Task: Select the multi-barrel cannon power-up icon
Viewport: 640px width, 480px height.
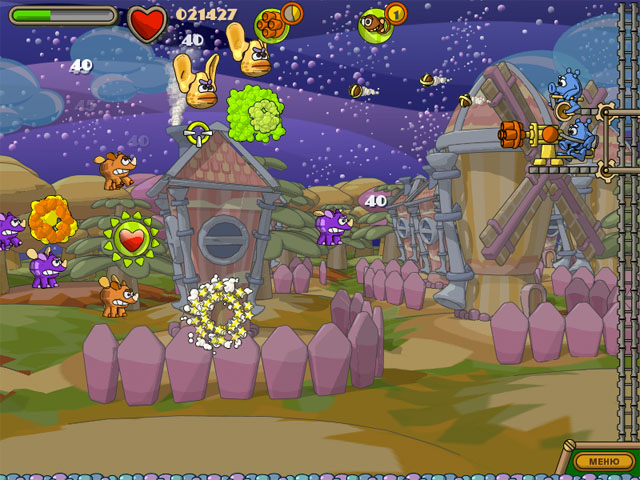Action: [271, 23]
